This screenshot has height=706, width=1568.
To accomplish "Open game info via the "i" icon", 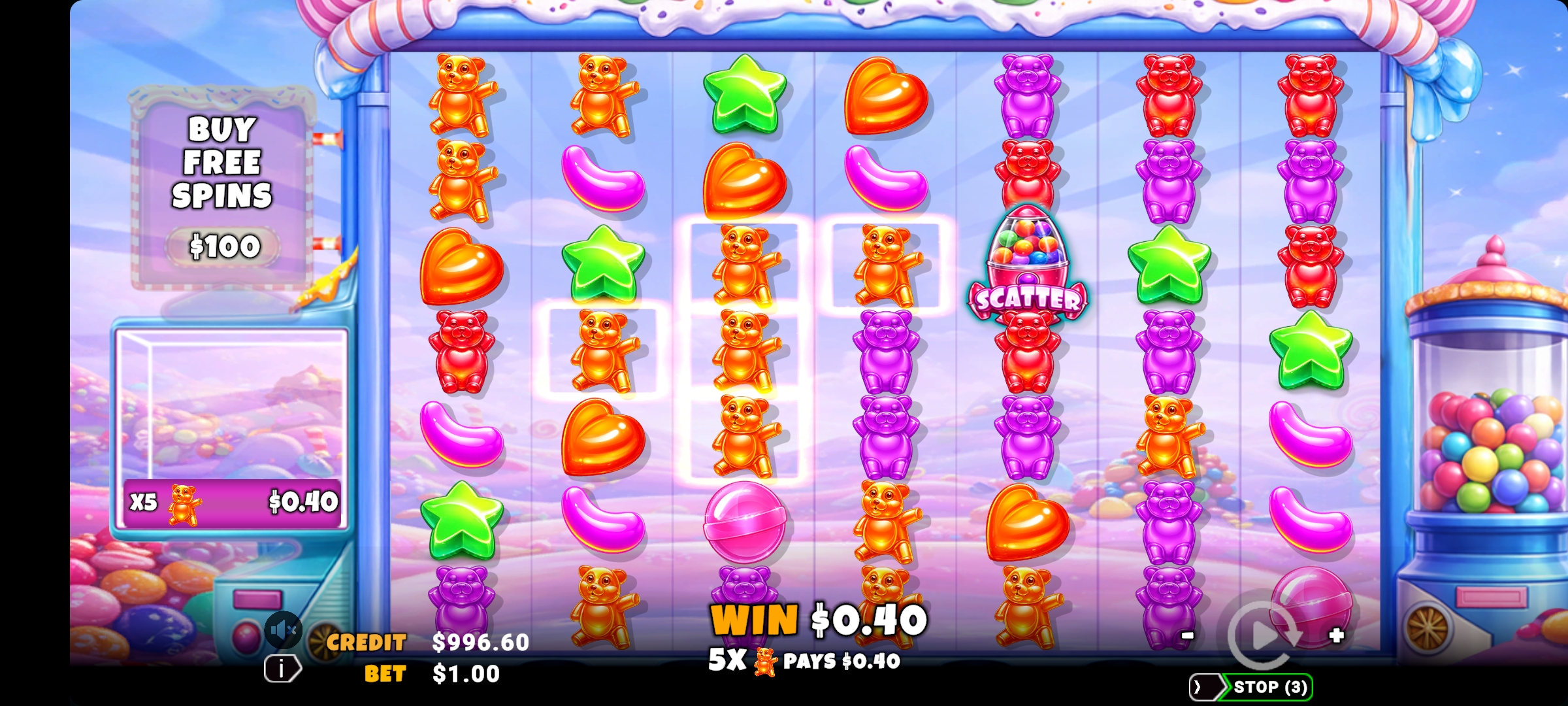I will coord(280,668).
